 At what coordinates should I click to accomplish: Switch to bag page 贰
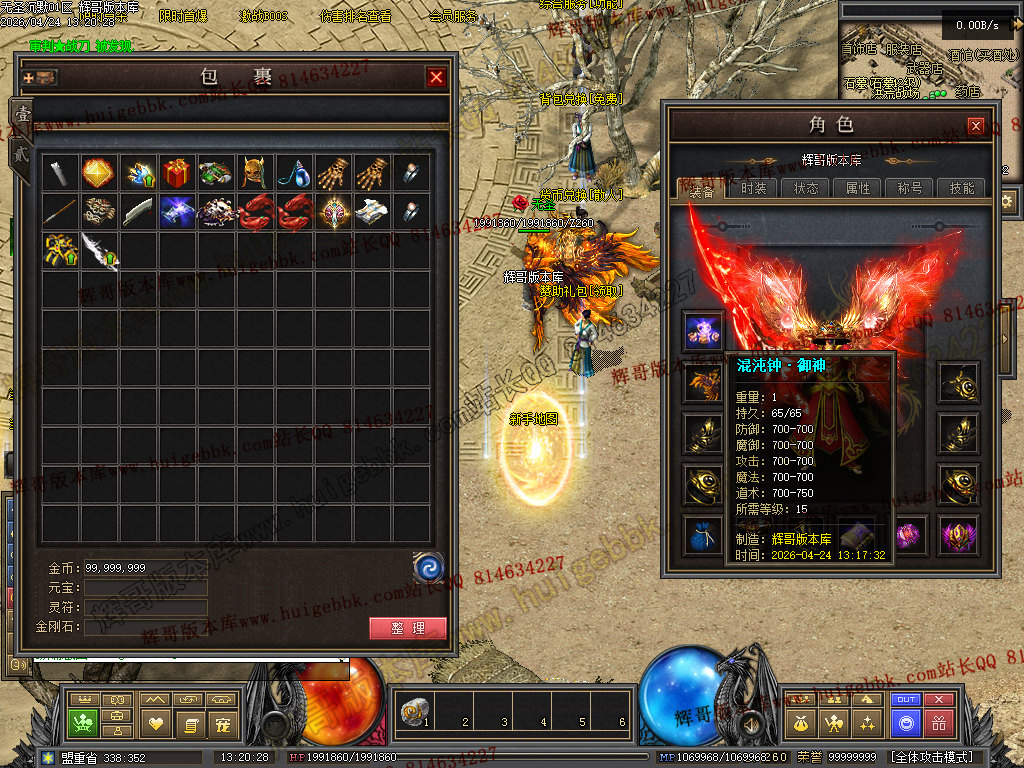pyautogui.click(x=20, y=153)
